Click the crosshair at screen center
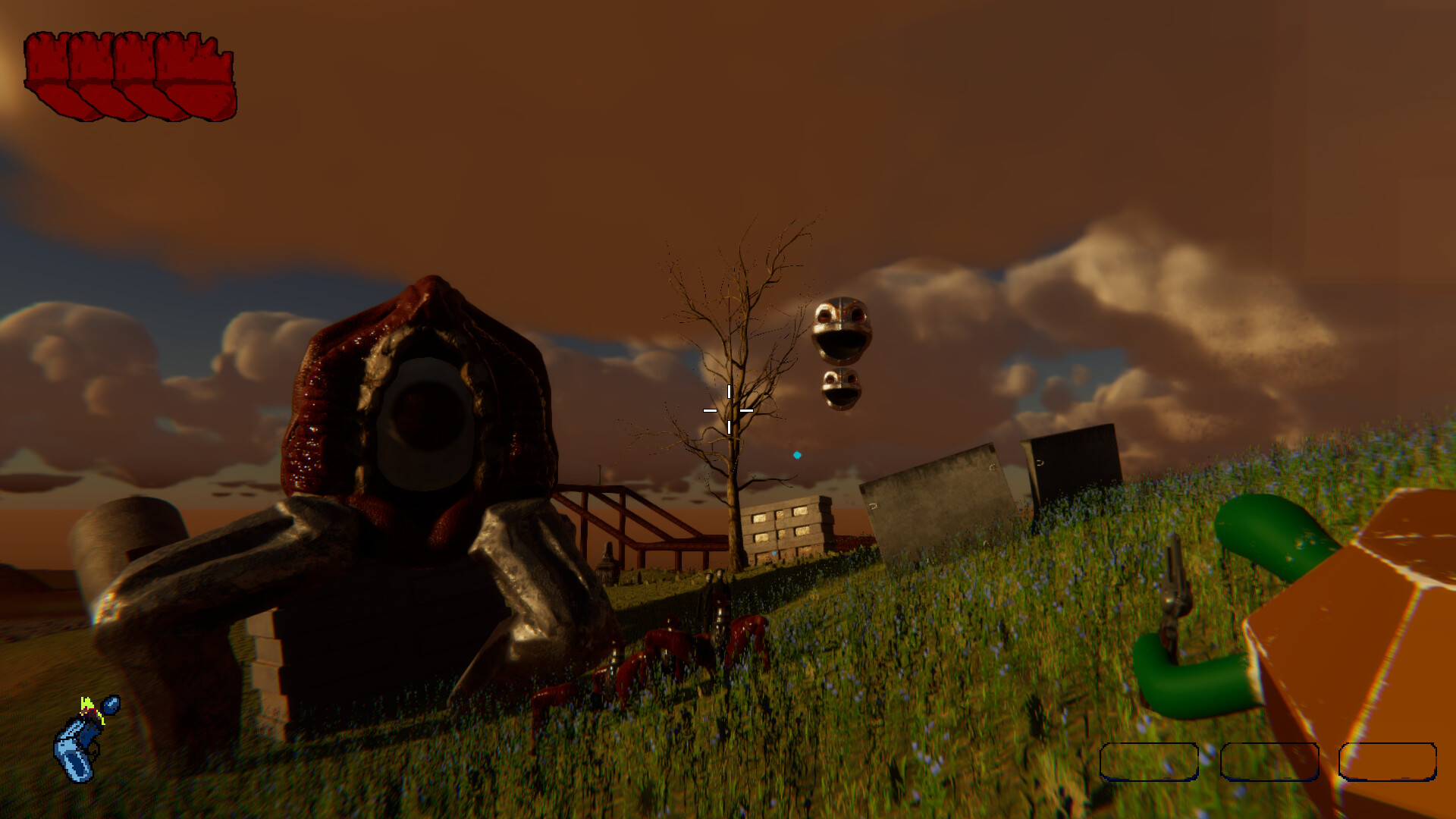The width and height of the screenshot is (1456, 819). coord(729,409)
